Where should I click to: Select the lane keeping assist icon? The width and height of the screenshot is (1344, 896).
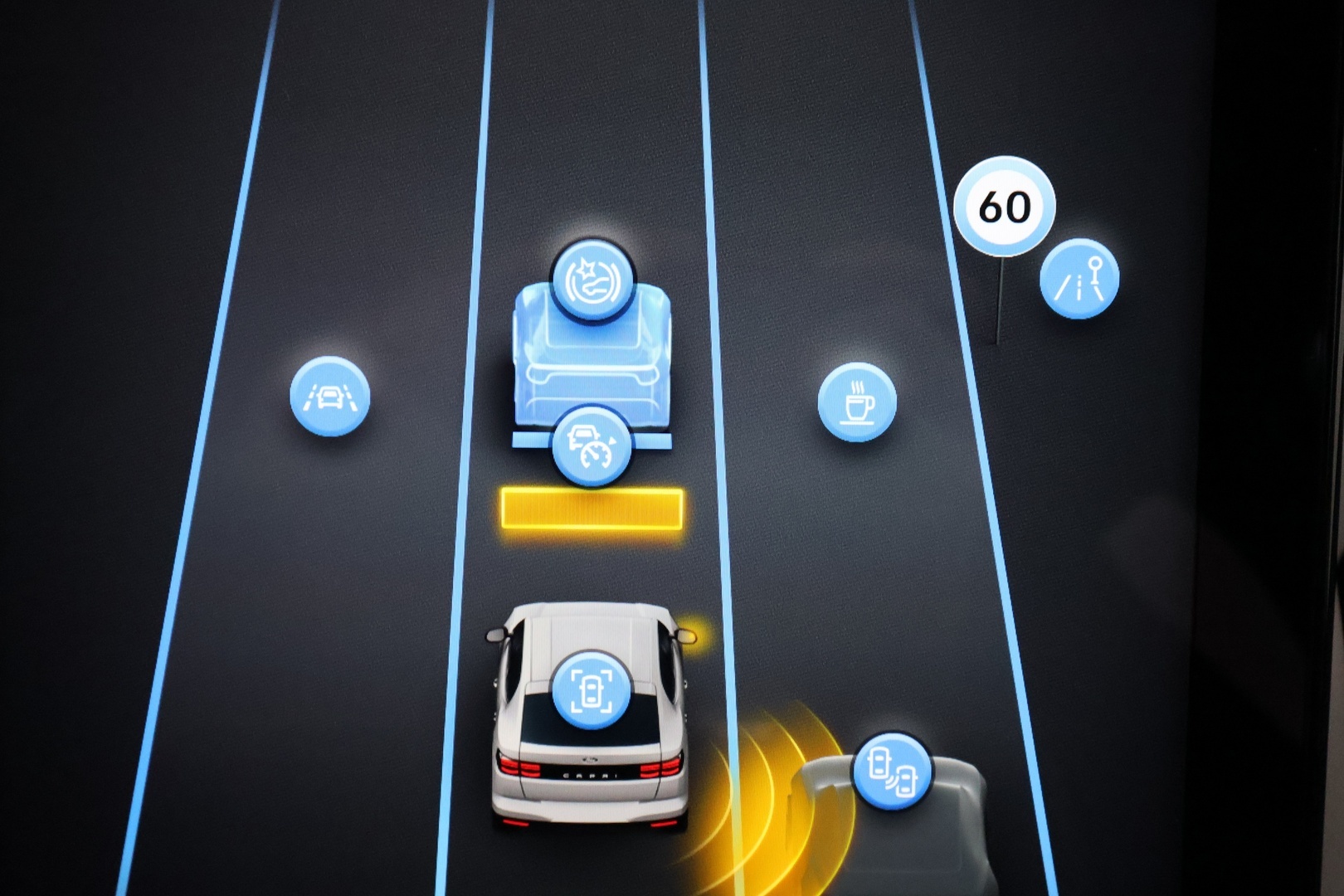pyautogui.click(x=329, y=397)
